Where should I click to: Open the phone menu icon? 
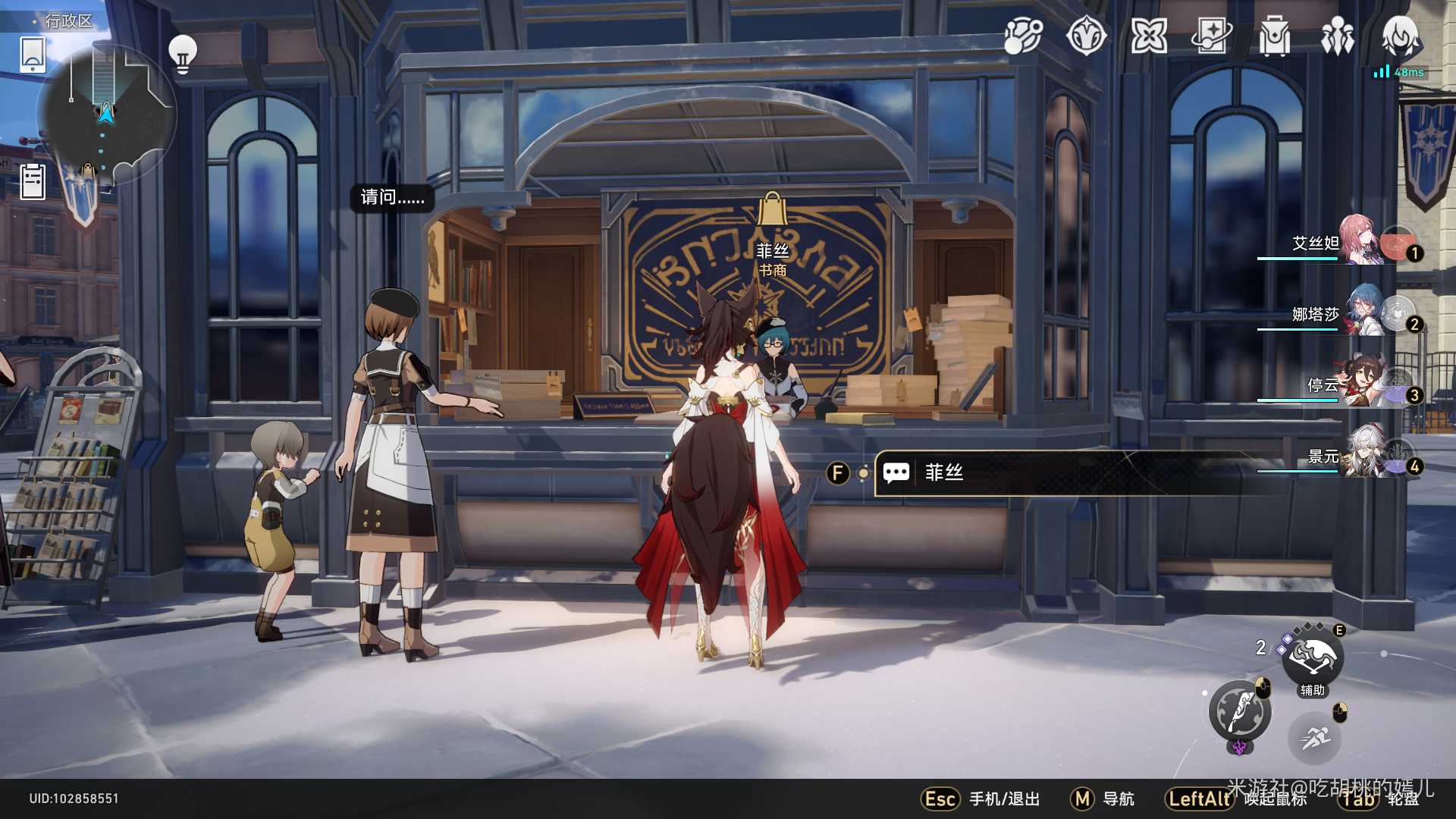(x=33, y=54)
